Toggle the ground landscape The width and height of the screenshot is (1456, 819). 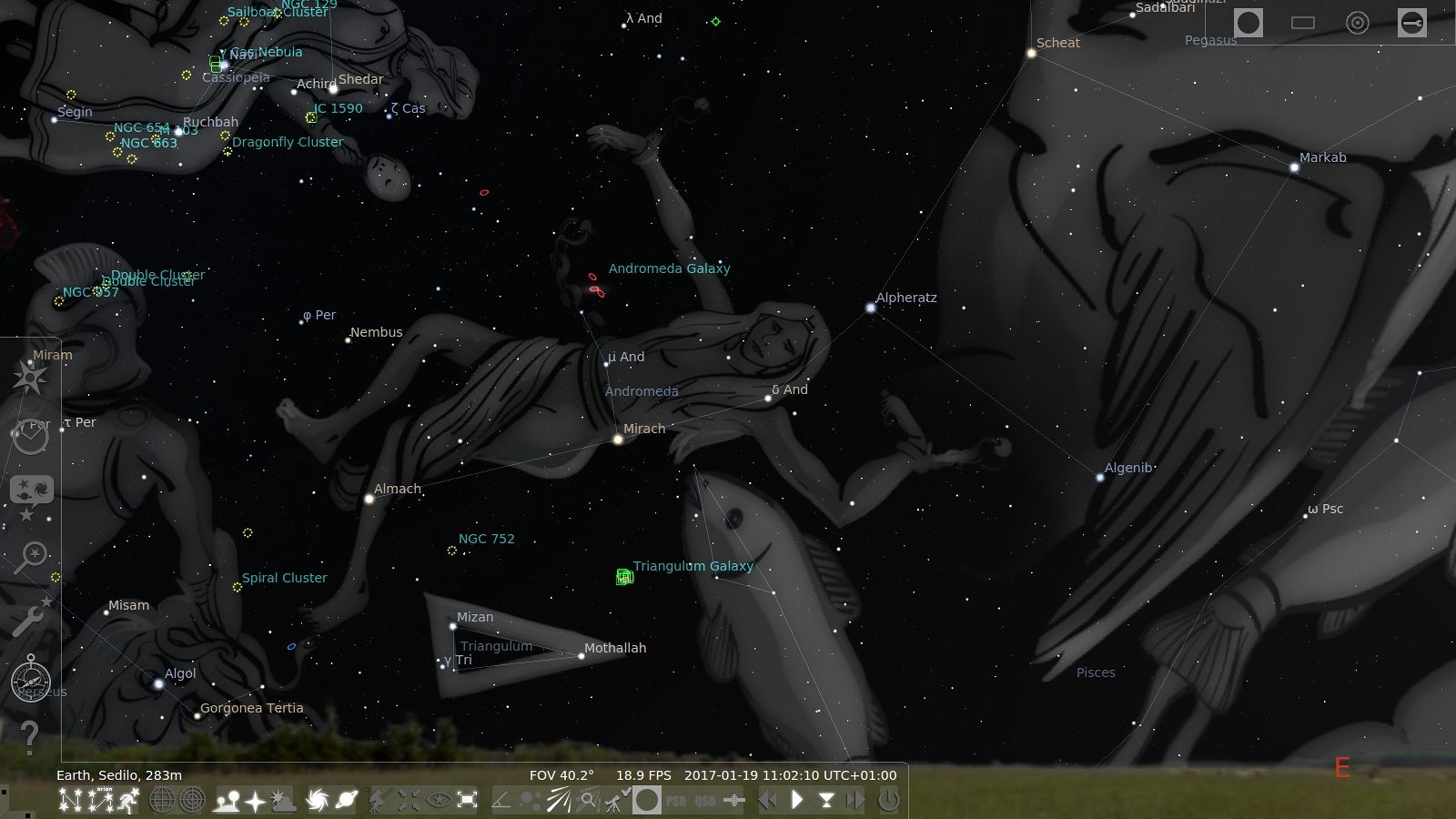[x=226, y=801]
